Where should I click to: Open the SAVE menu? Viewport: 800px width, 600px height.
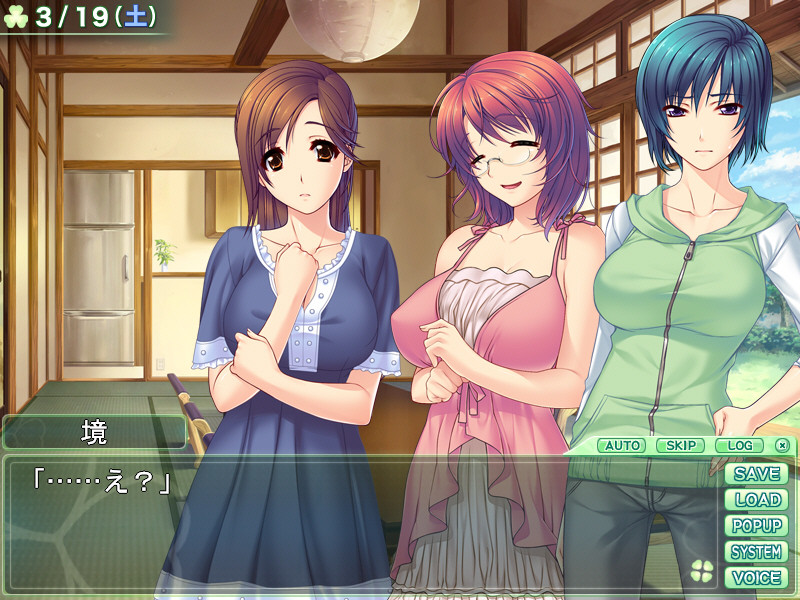coord(756,474)
